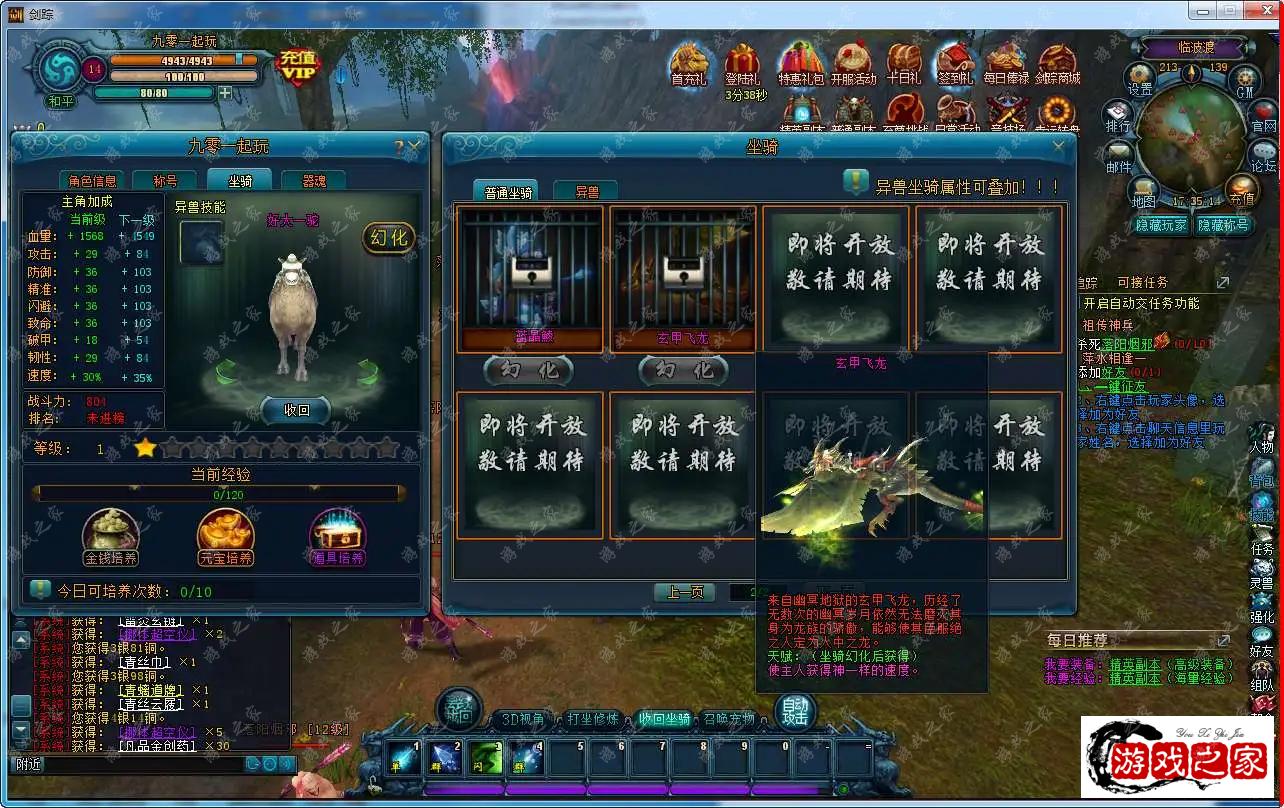Switch to the 异兽 tab
This screenshot has width=1284, height=808.
pyautogui.click(x=586, y=191)
